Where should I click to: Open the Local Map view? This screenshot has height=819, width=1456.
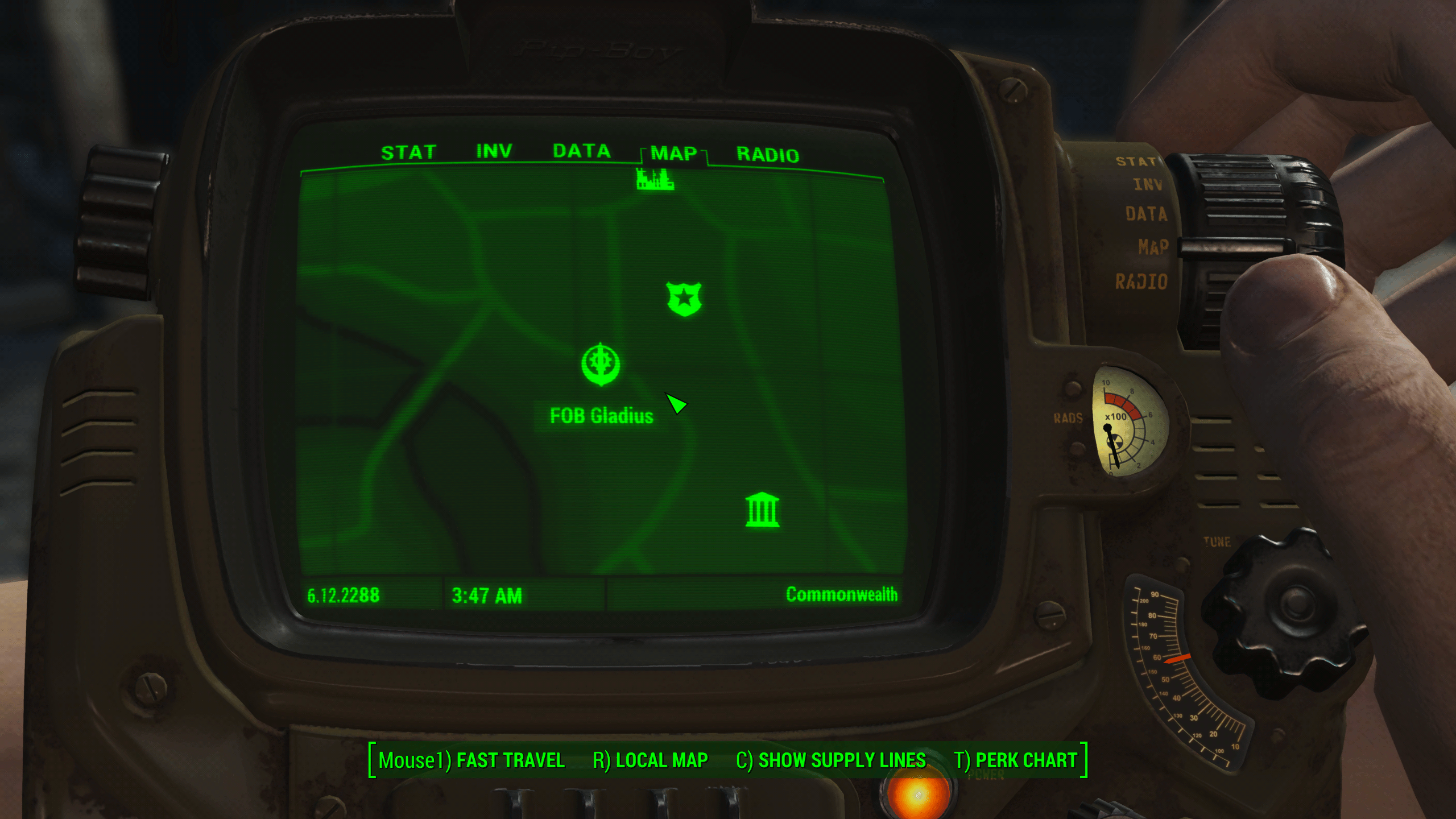650,760
